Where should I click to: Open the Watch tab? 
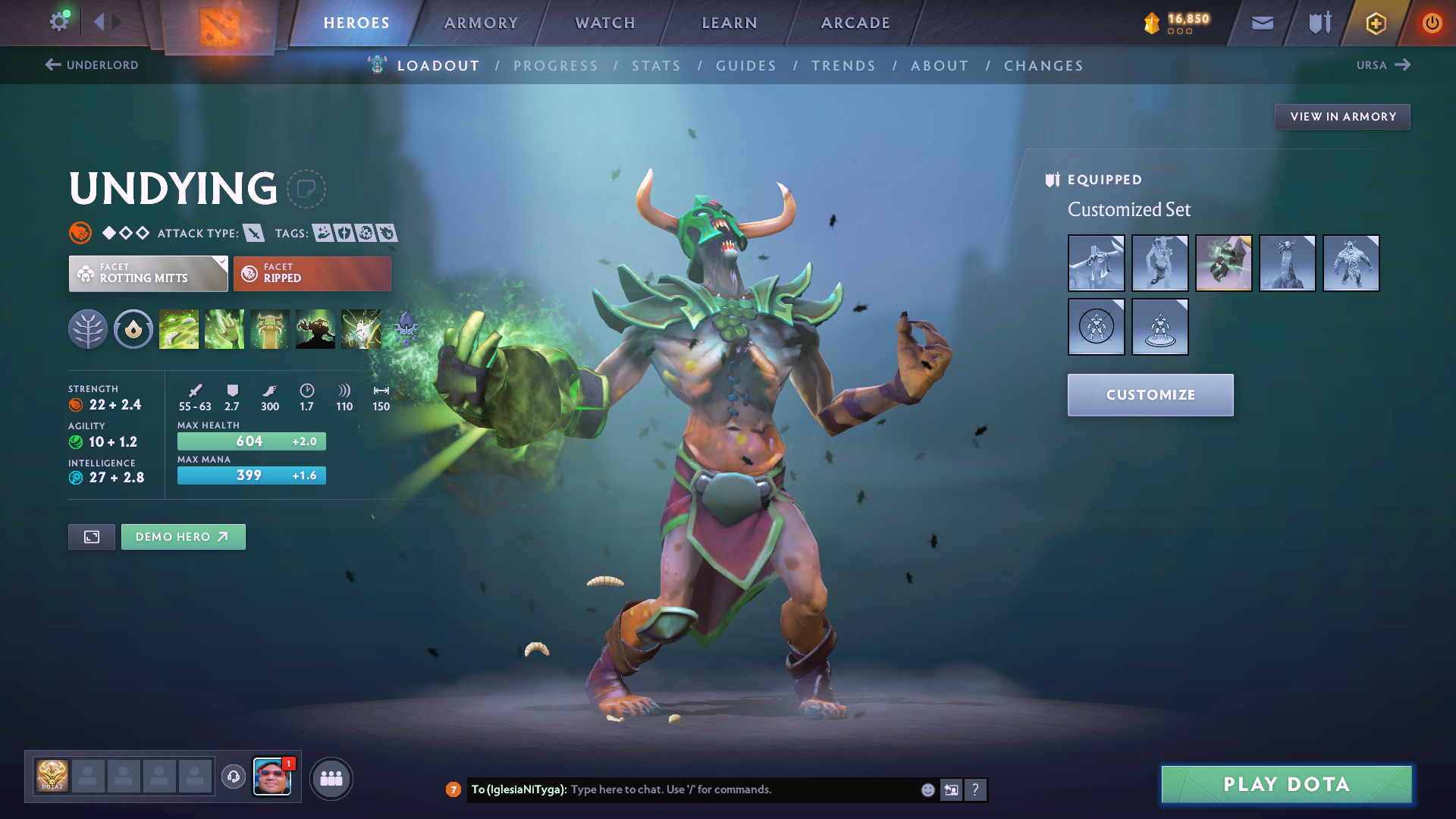coord(605,23)
